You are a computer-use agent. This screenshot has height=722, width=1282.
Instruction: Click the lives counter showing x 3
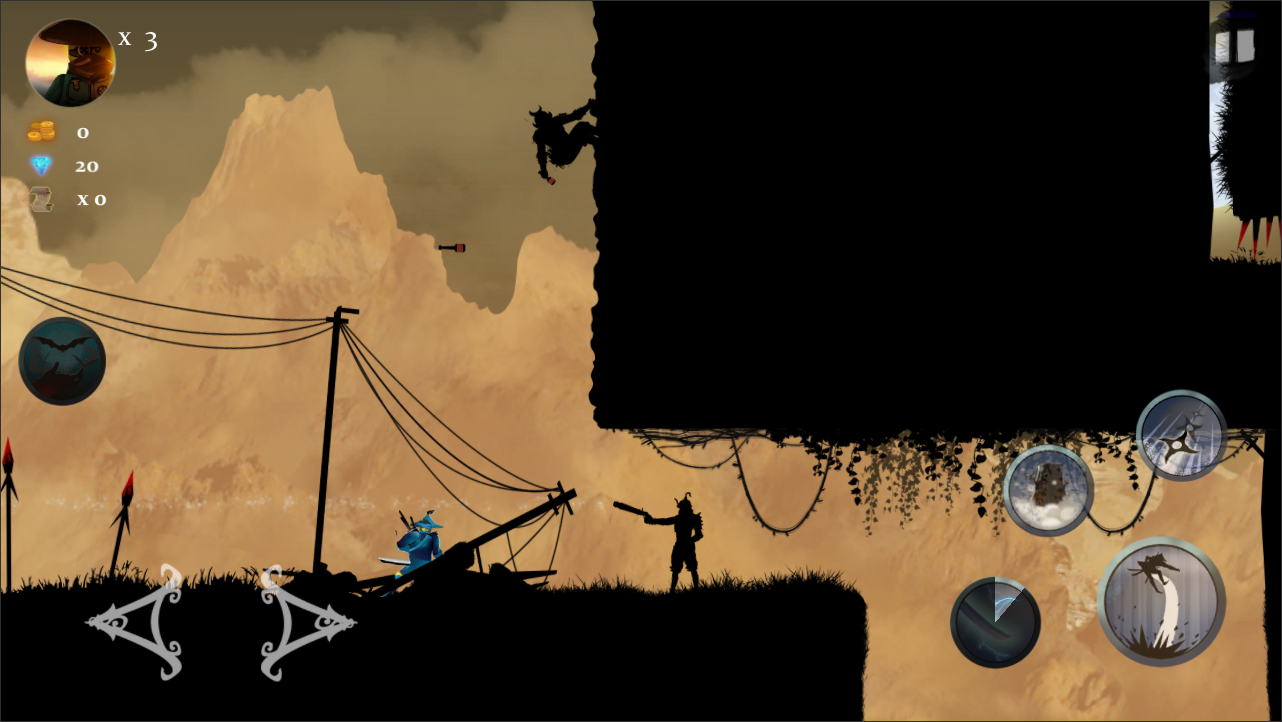tap(138, 39)
